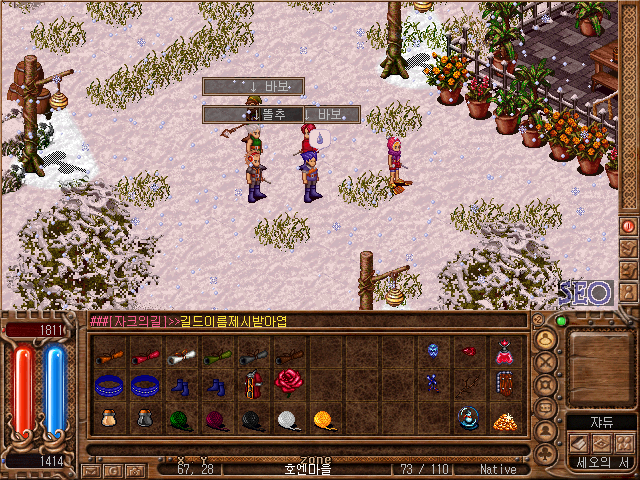Screen dimensions: 640x480
Task: Choose the white yarn ball item
Action: tap(287, 419)
